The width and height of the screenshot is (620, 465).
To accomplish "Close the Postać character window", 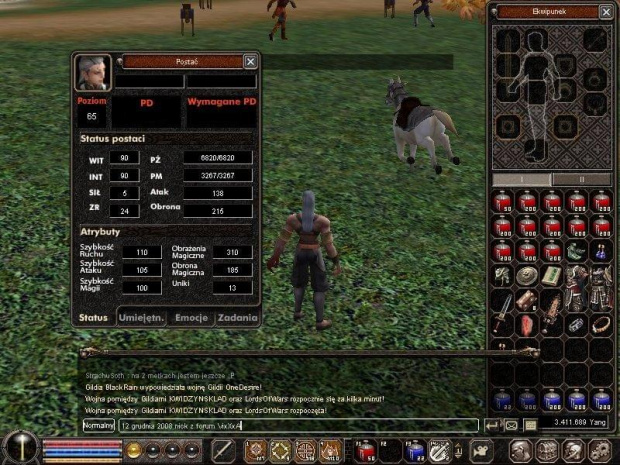I will (250, 62).
